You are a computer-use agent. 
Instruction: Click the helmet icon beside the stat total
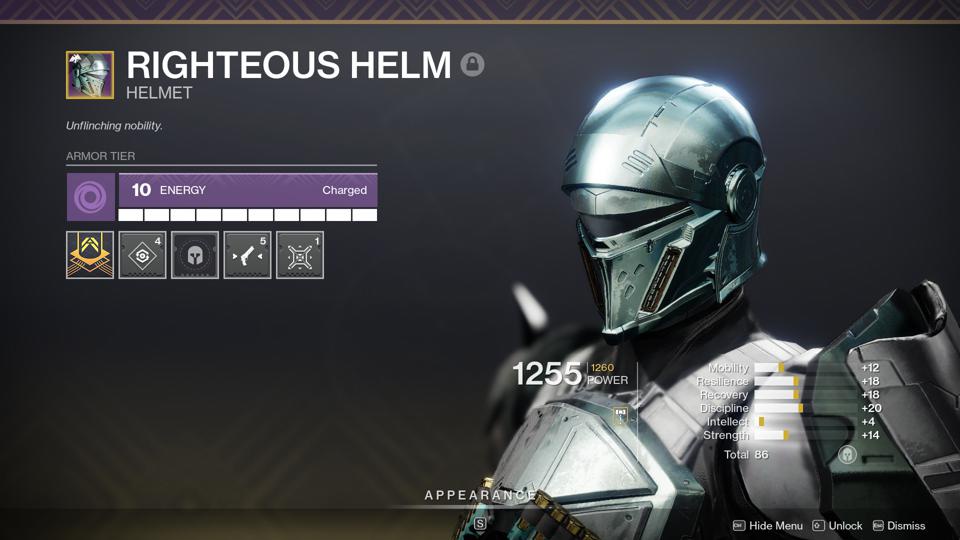[x=847, y=455]
